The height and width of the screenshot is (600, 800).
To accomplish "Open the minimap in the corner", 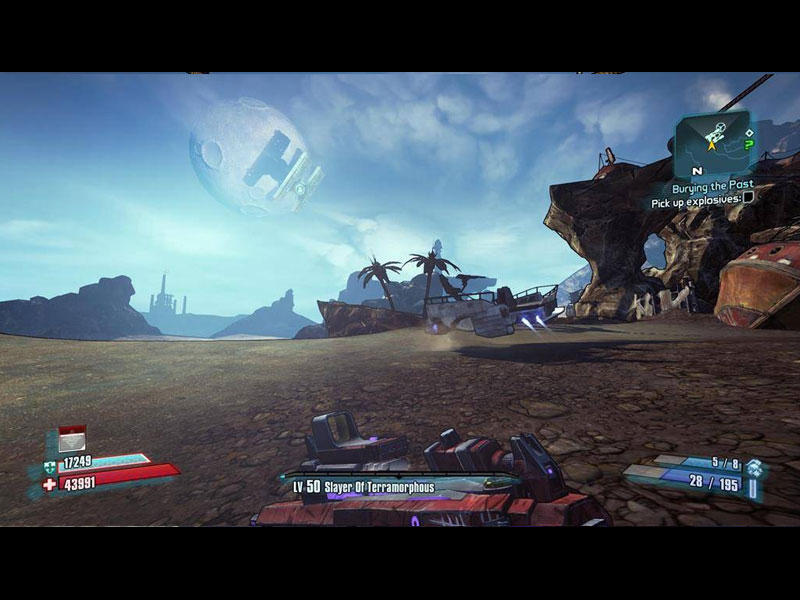I will [x=711, y=138].
